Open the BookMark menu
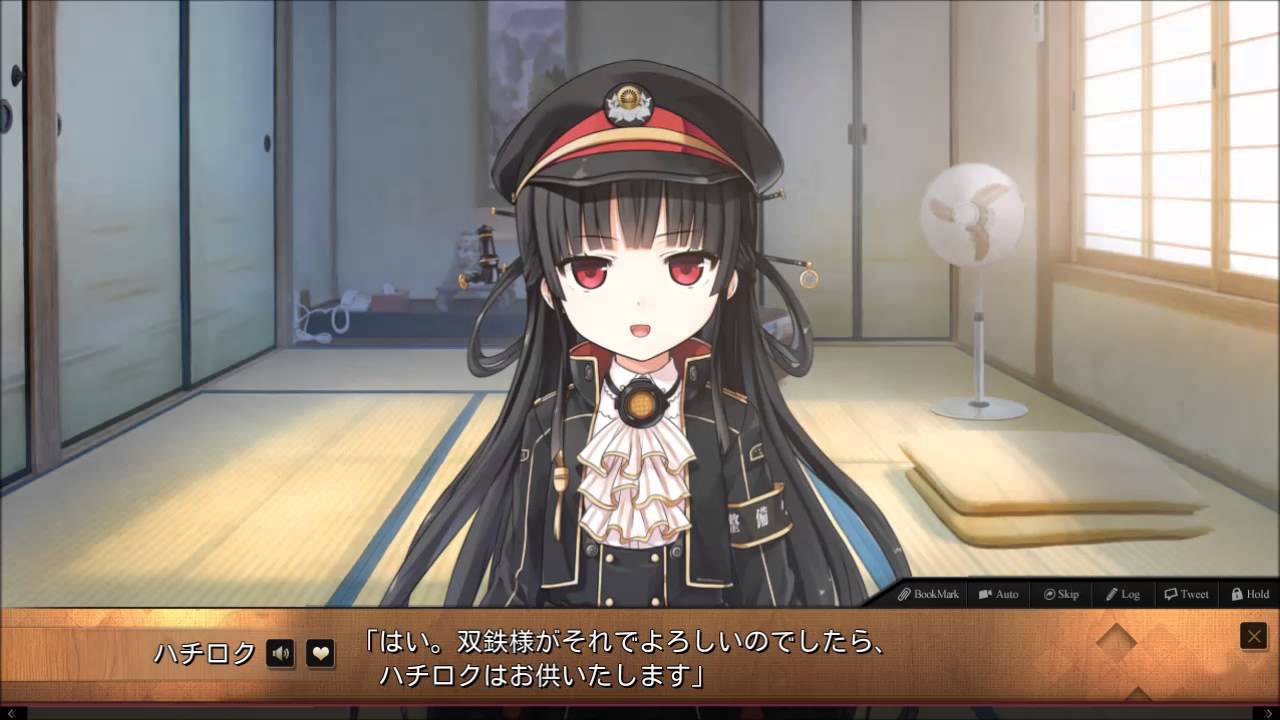The width and height of the screenshot is (1280, 720). [928, 594]
